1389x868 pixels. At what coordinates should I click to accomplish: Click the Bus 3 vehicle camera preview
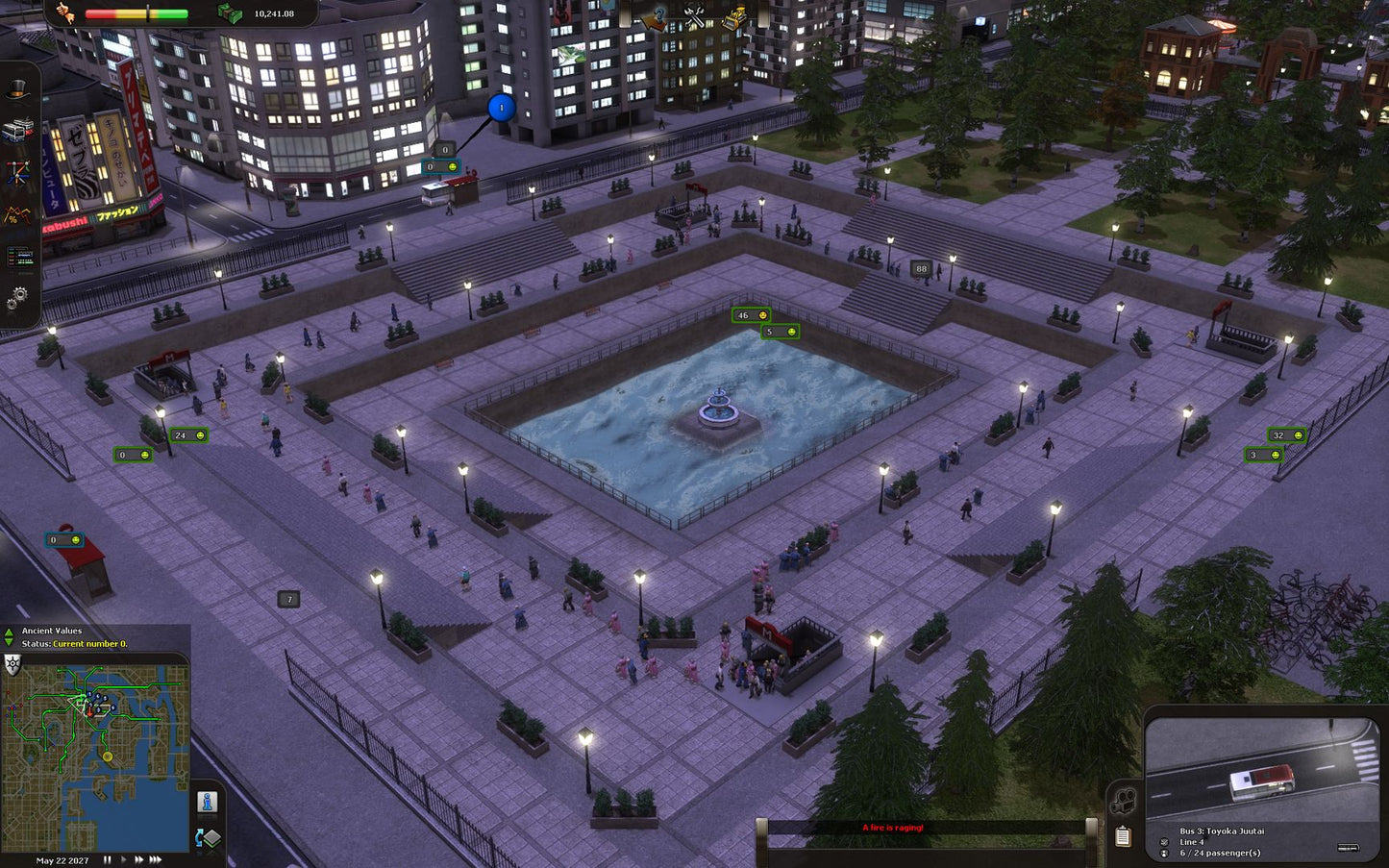1262,769
